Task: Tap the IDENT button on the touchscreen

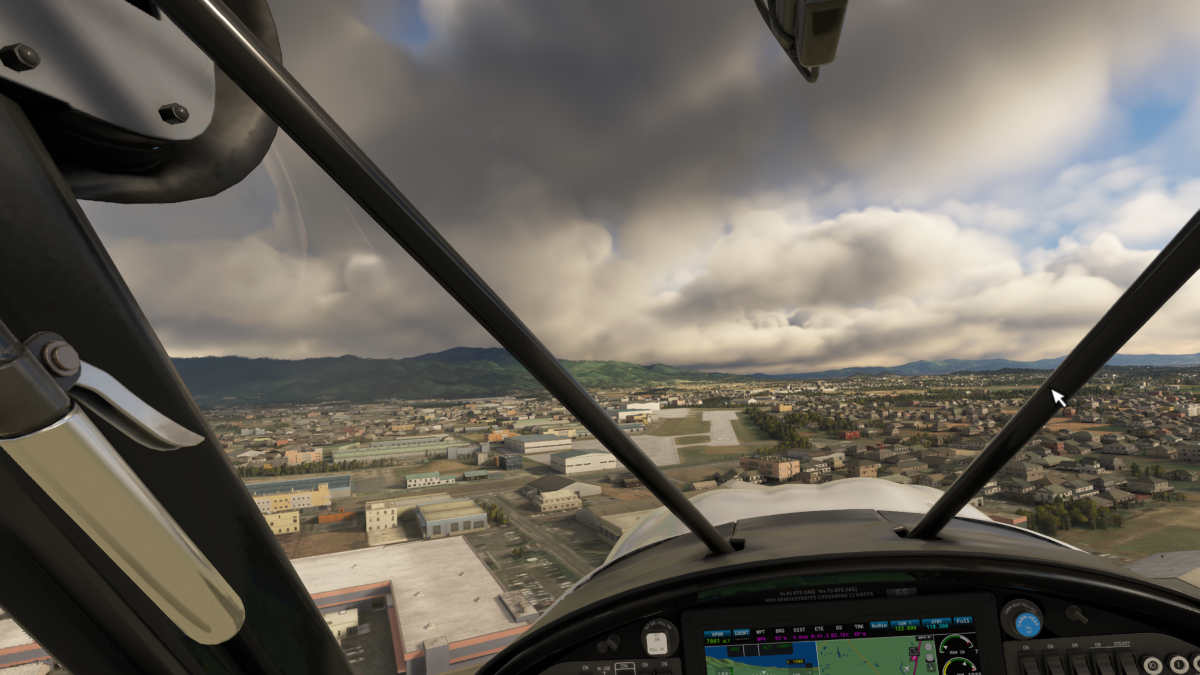Action: [741, 634]
